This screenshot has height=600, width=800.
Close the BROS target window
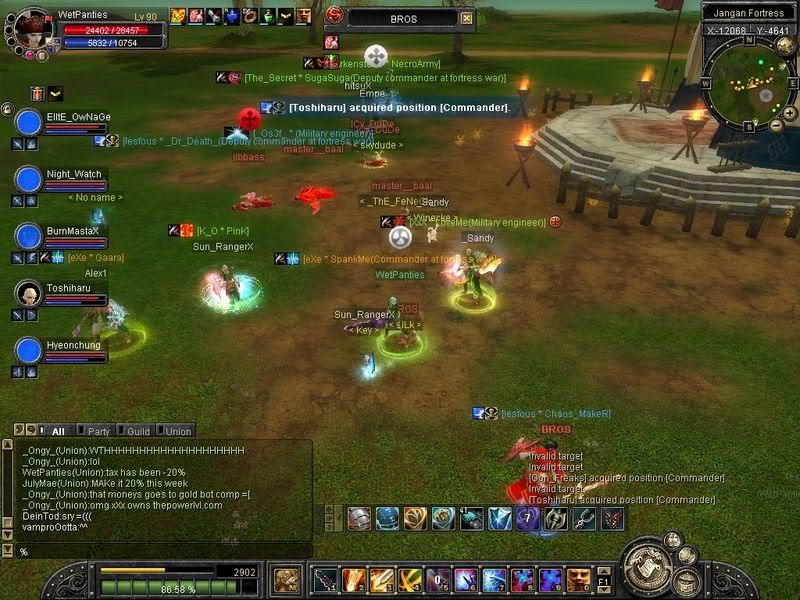[x=467, y=18]
